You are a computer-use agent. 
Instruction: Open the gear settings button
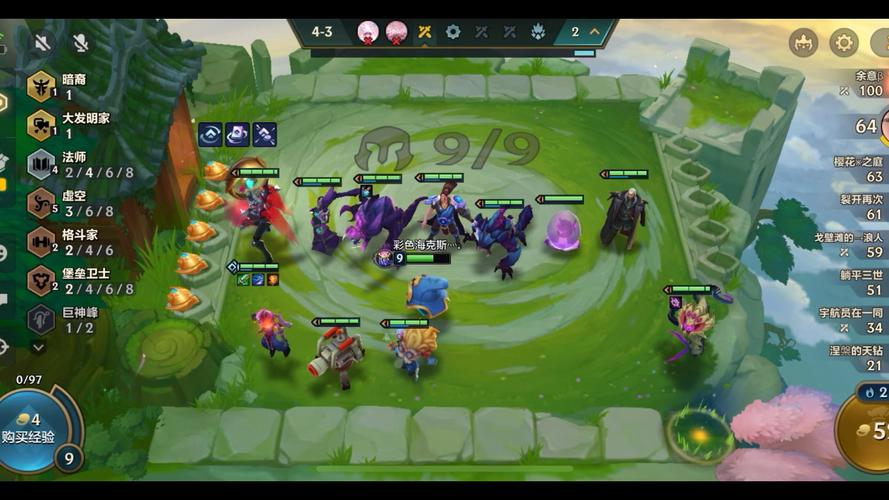coord(844,42)
